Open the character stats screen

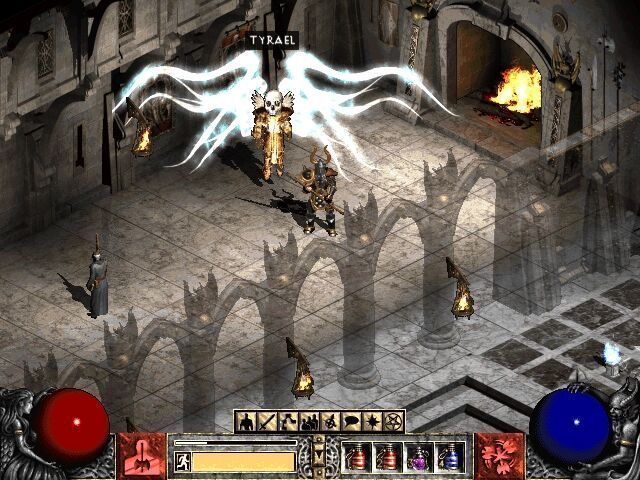(244, 421)
